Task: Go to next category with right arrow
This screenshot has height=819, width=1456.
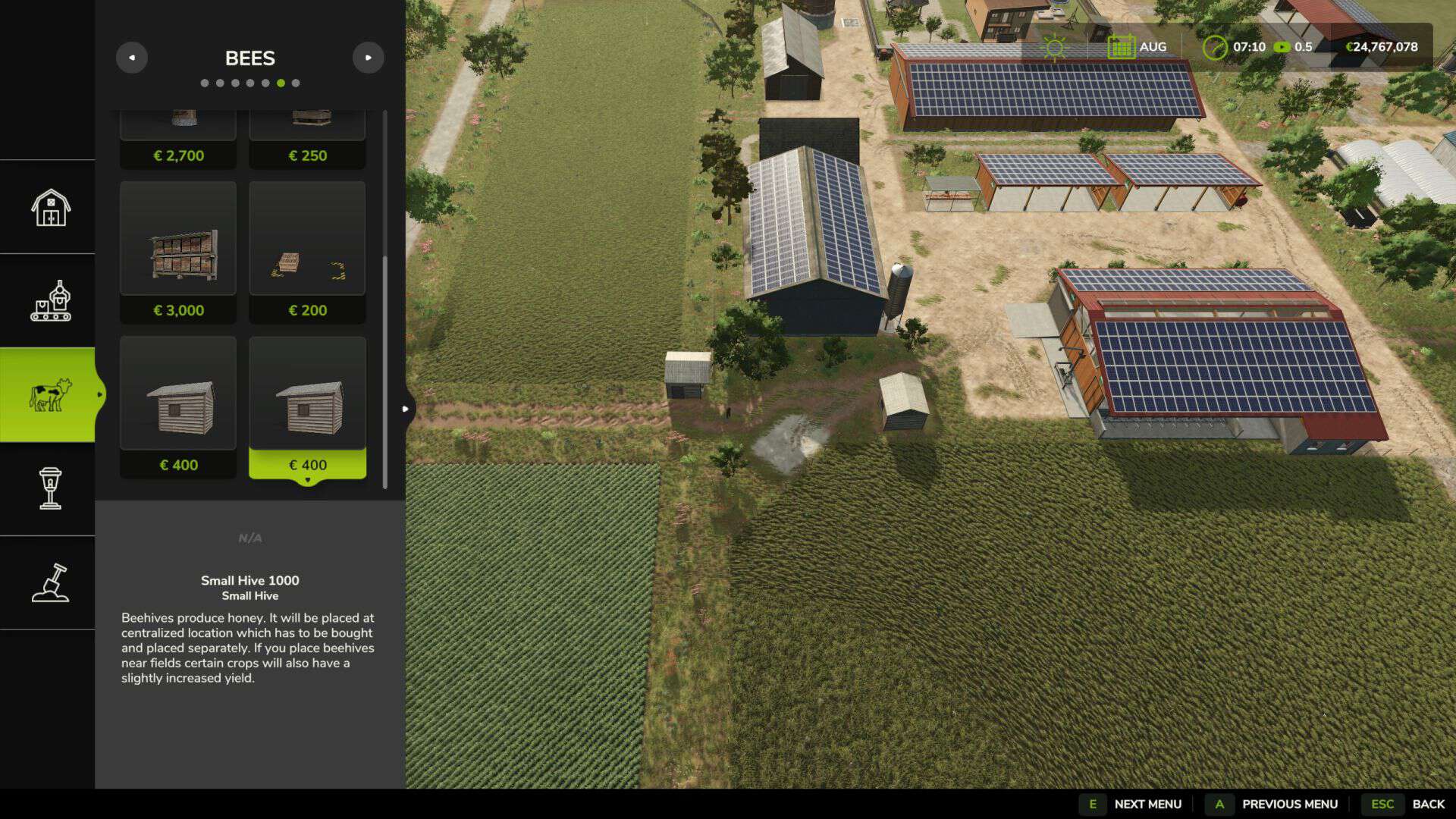Action: (x=368, y=58)
